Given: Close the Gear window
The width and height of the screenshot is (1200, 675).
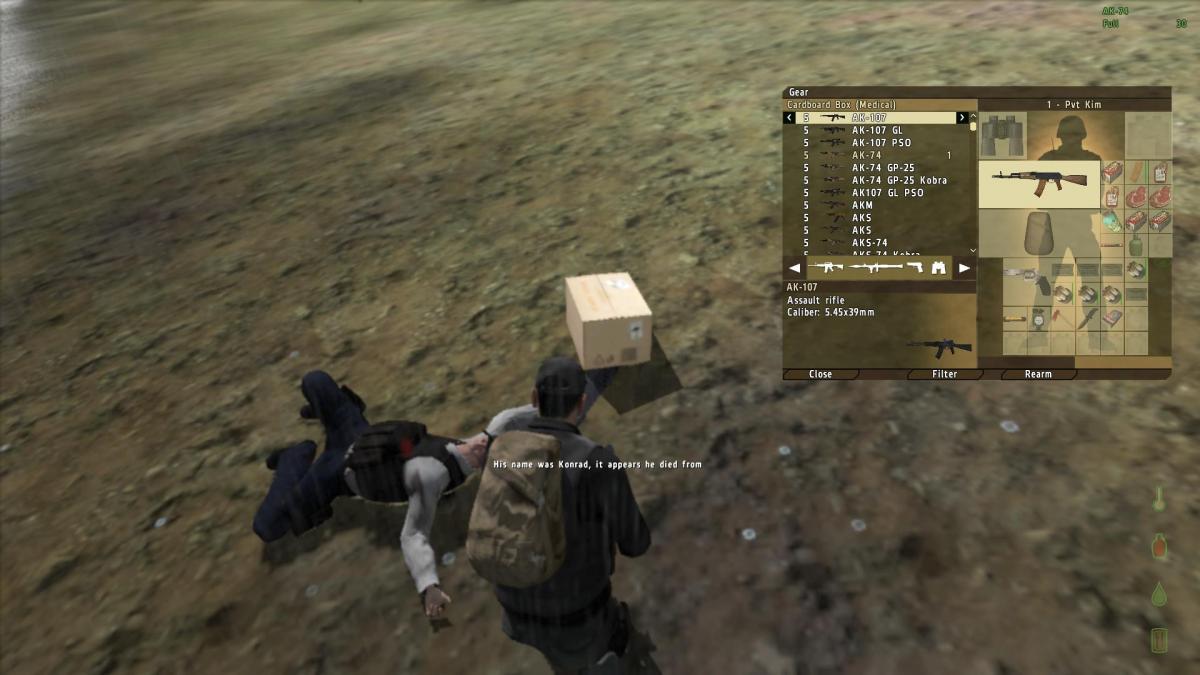Looking at the screenshot, I should (x=820, y=374).
